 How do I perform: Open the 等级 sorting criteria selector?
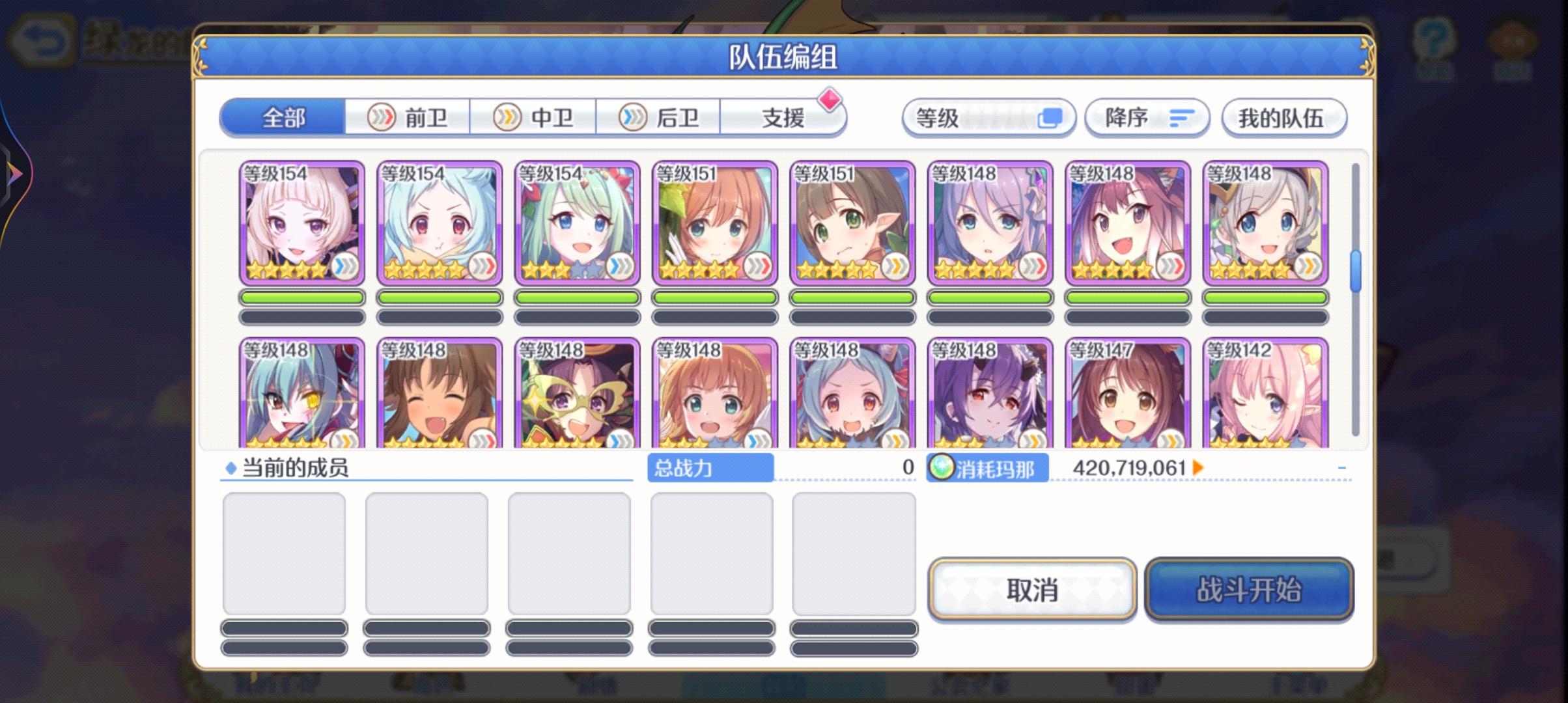click(x=990, y=118)
